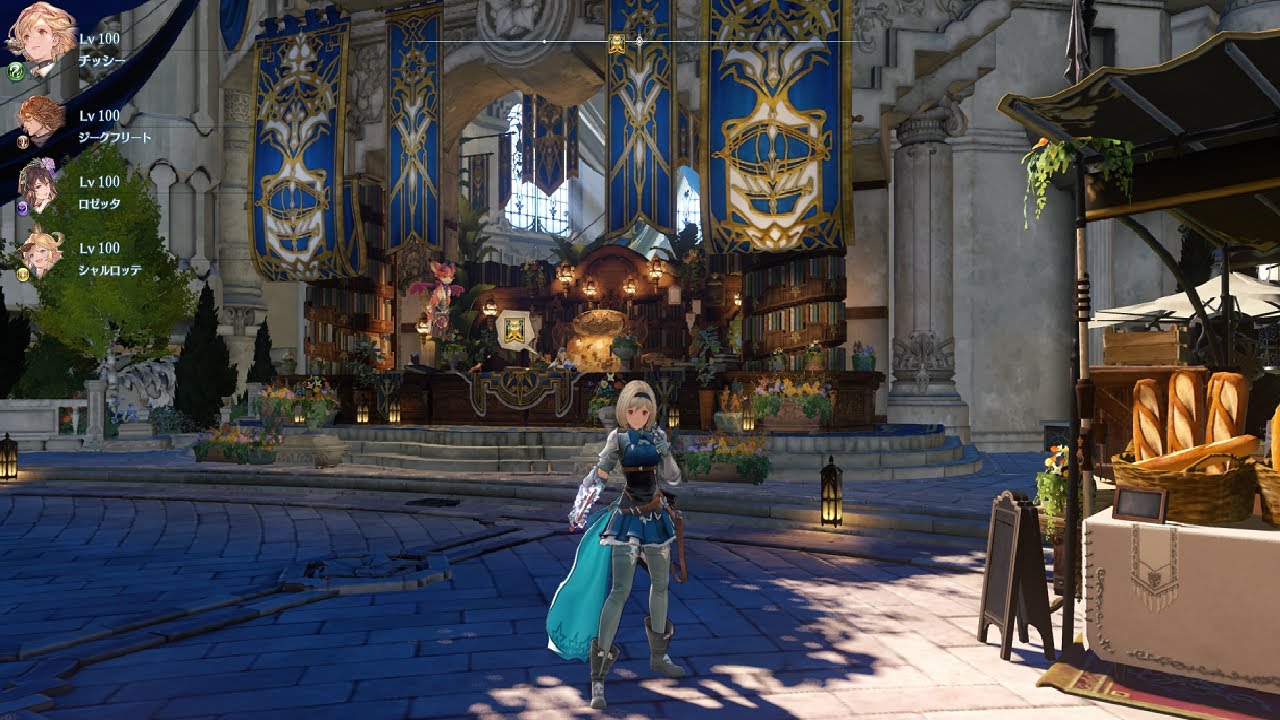Click the gold marker on the compass bar
1280x720 pixels.
[x=617, y=42]
